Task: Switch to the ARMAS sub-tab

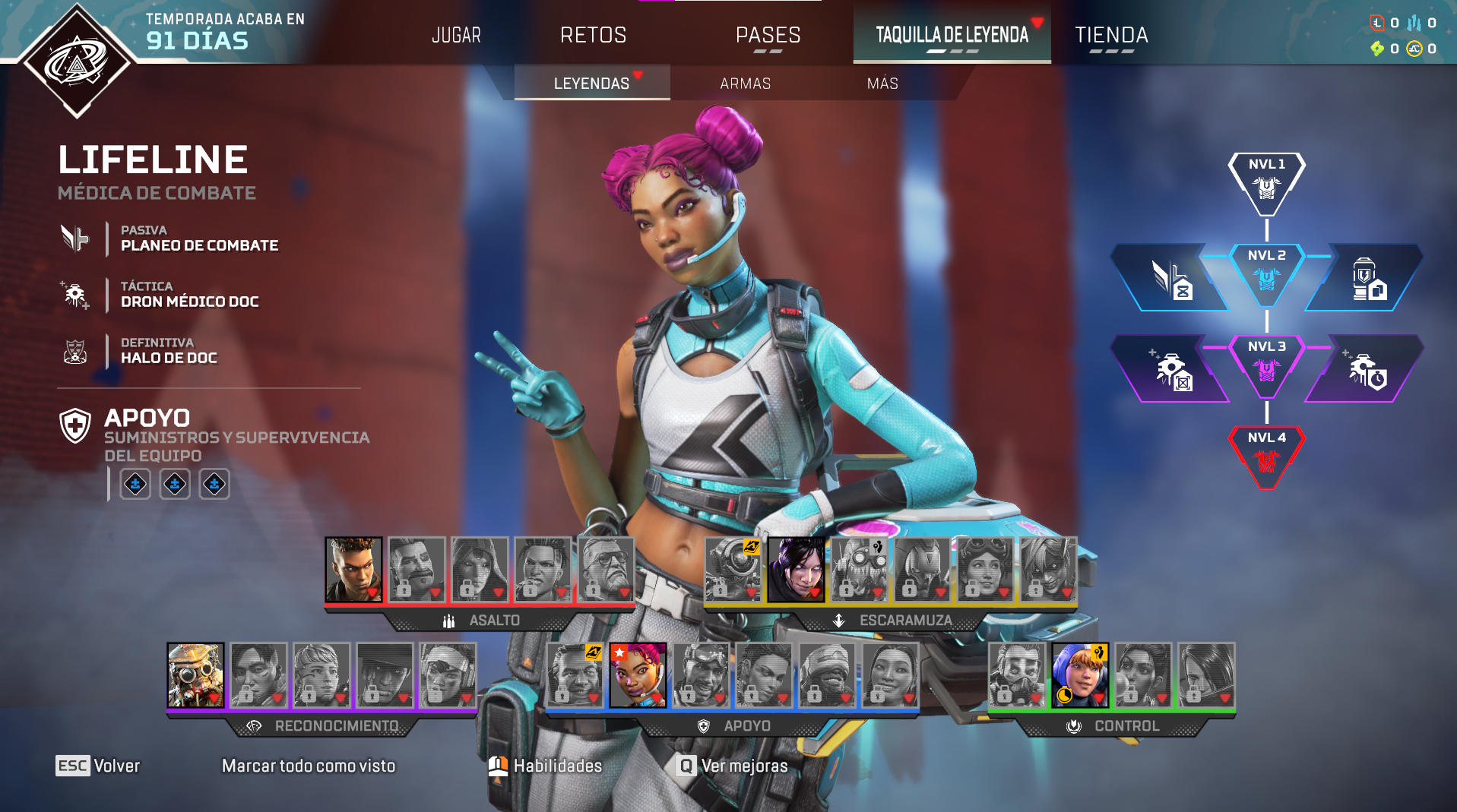Action: click(x=745, y=84)
